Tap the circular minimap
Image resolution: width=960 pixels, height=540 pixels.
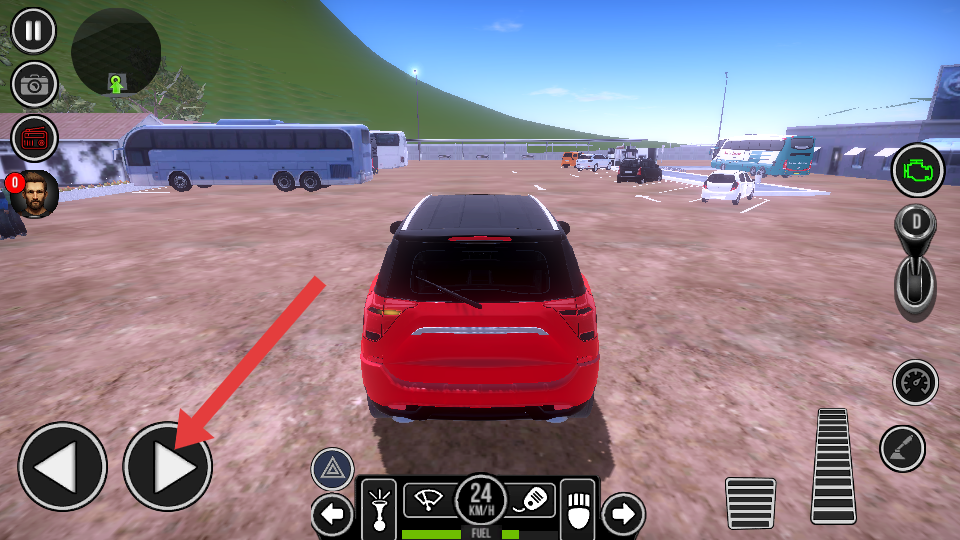(x=116, y=53)
